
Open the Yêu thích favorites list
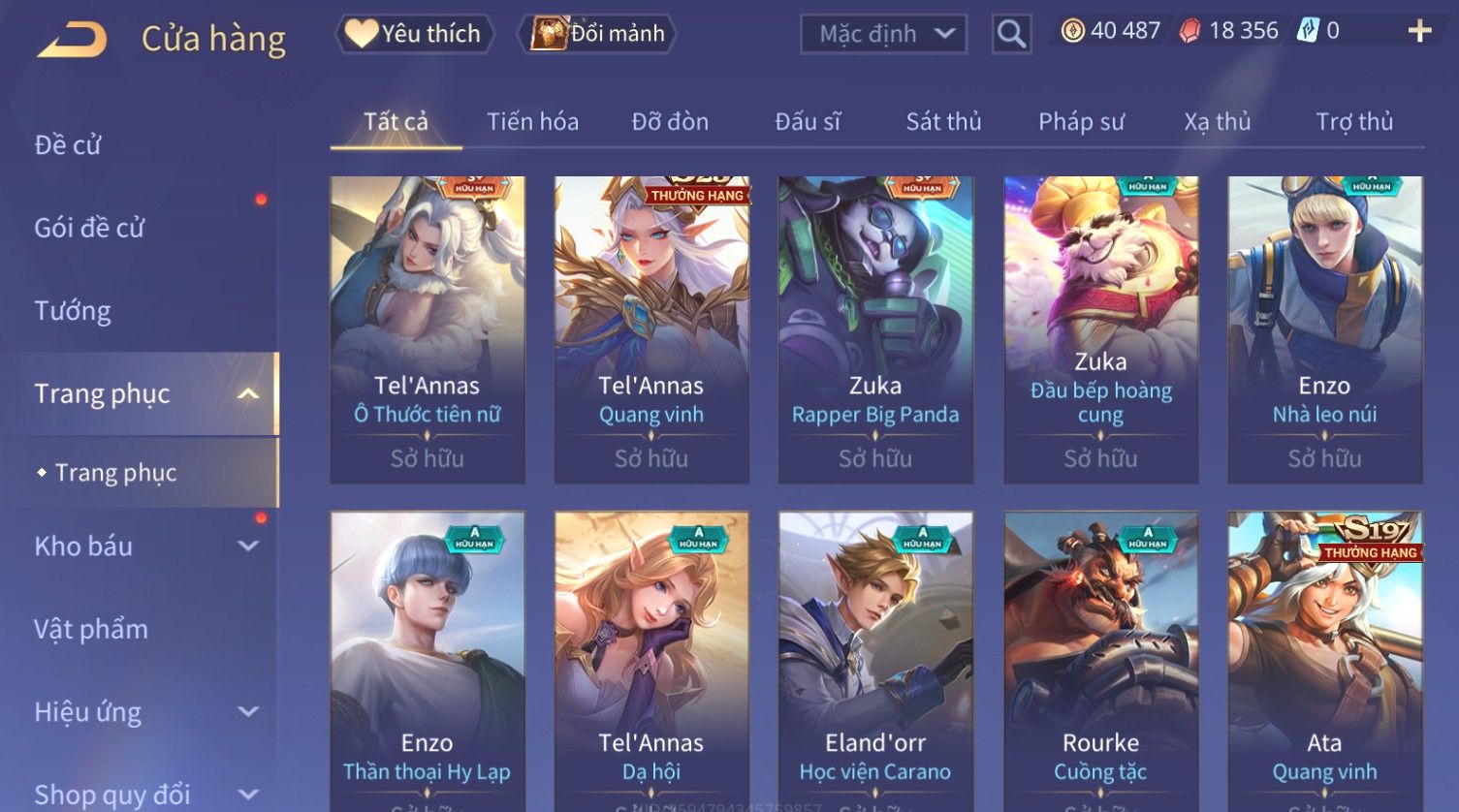click(x=415, y=34)
